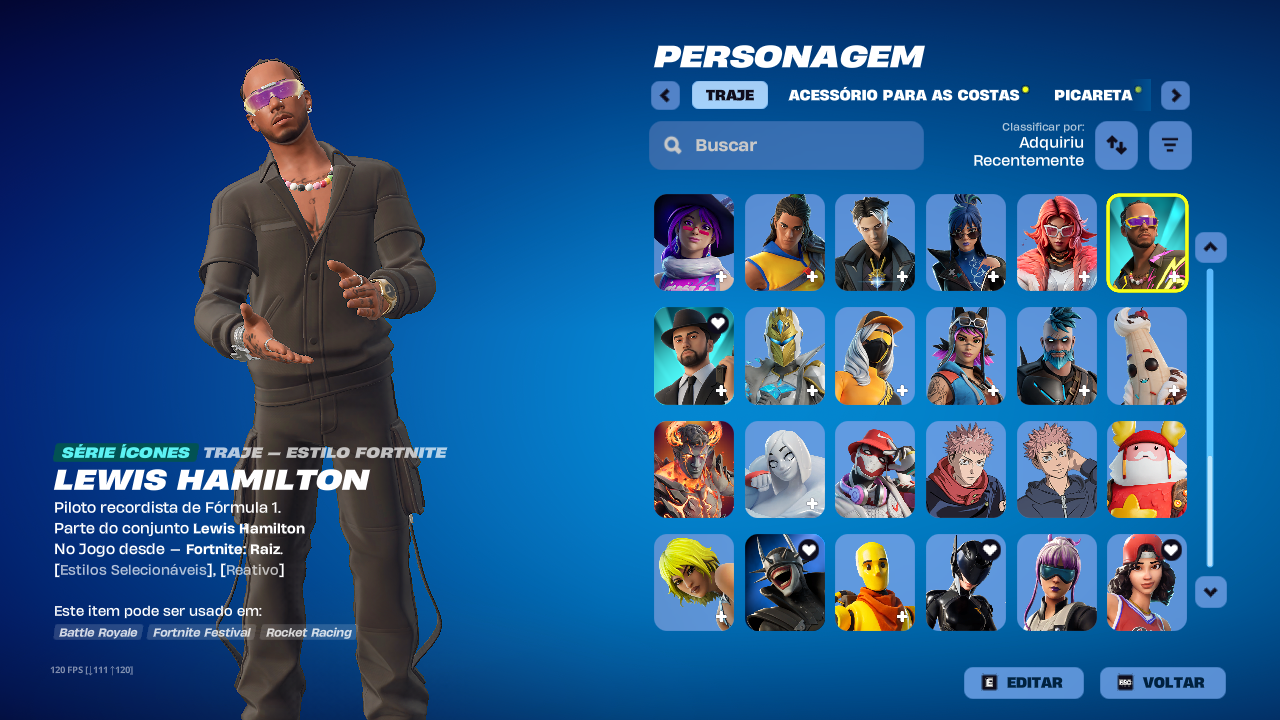Unfavorite the suited agent outfit
Screen dimensions: 1280x720
716,322
